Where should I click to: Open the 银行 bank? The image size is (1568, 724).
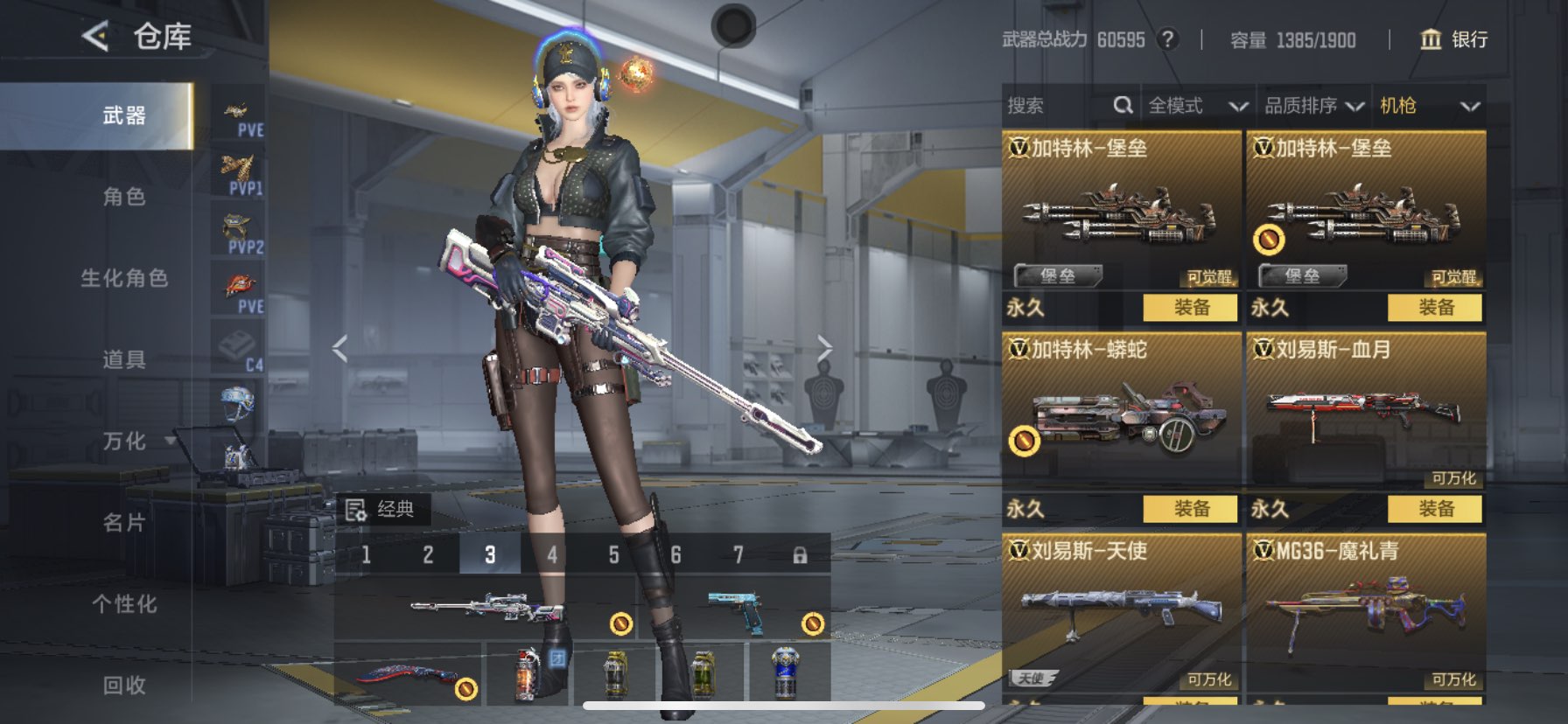click(1453, 39)
